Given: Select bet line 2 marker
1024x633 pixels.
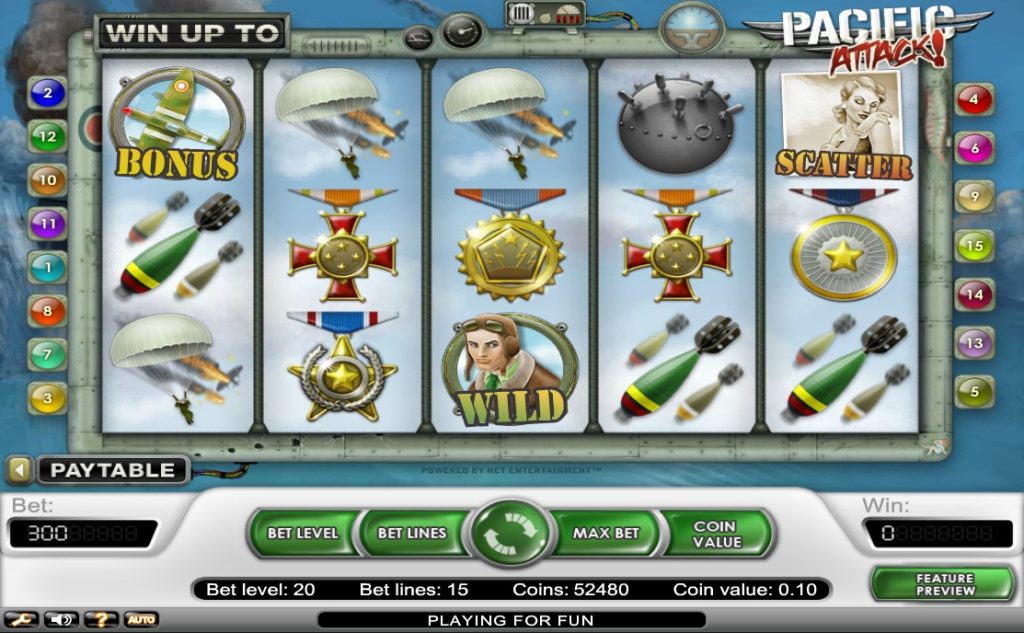Looking at the screenshot, I should (x=47, y=94).
